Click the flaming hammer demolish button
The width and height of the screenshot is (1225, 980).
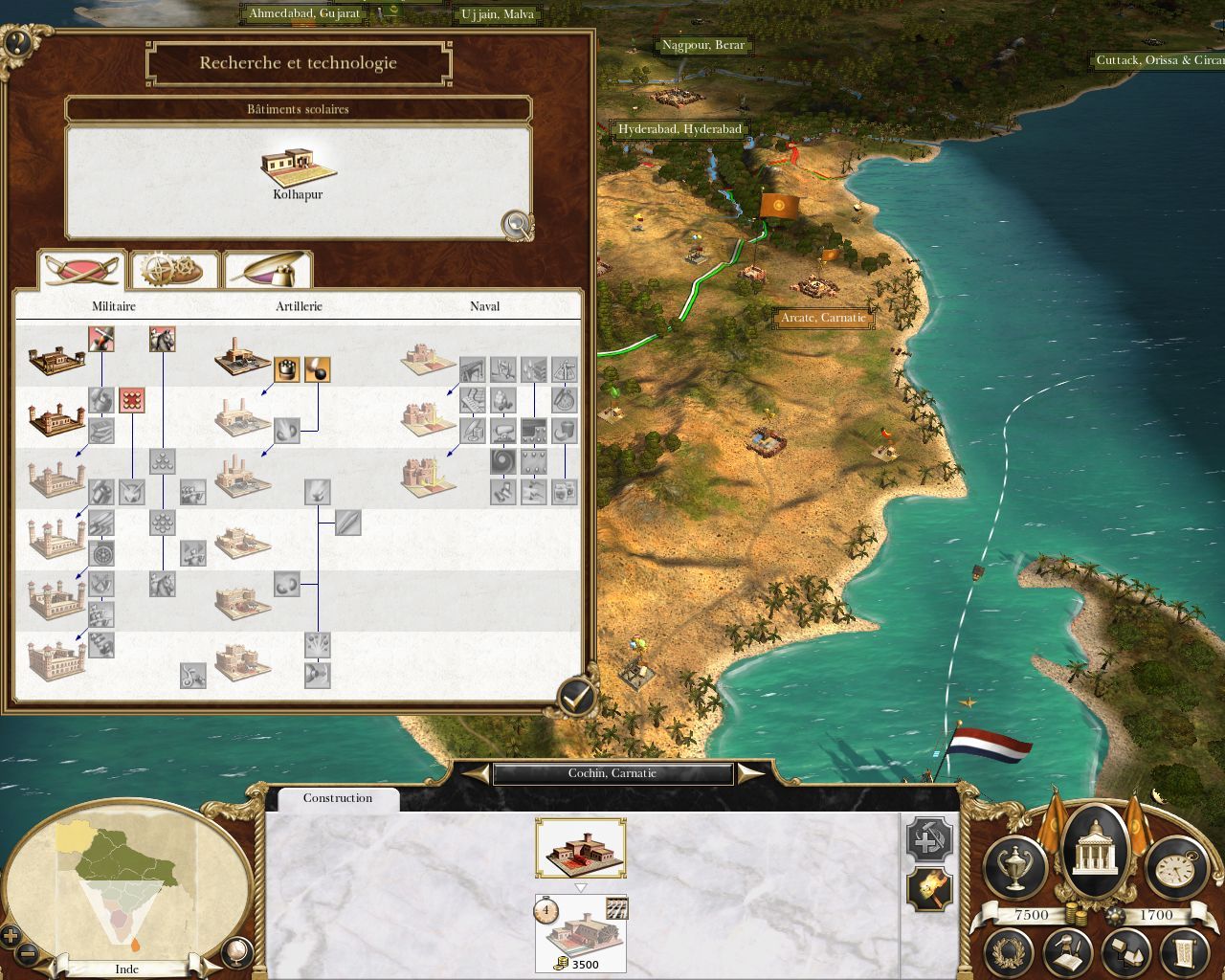[929, 890]
